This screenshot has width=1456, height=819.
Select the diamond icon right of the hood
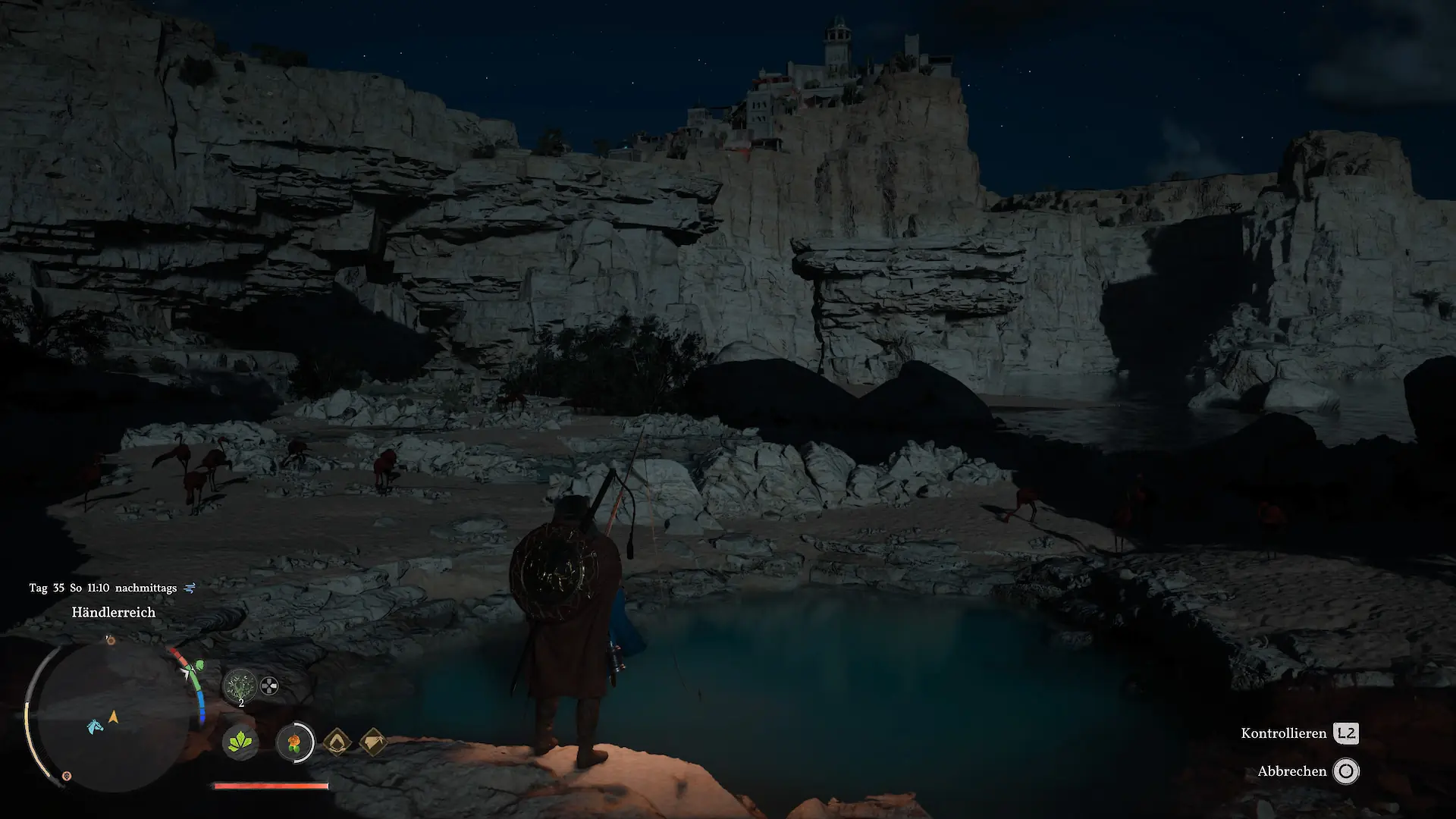tap(373, 742)
